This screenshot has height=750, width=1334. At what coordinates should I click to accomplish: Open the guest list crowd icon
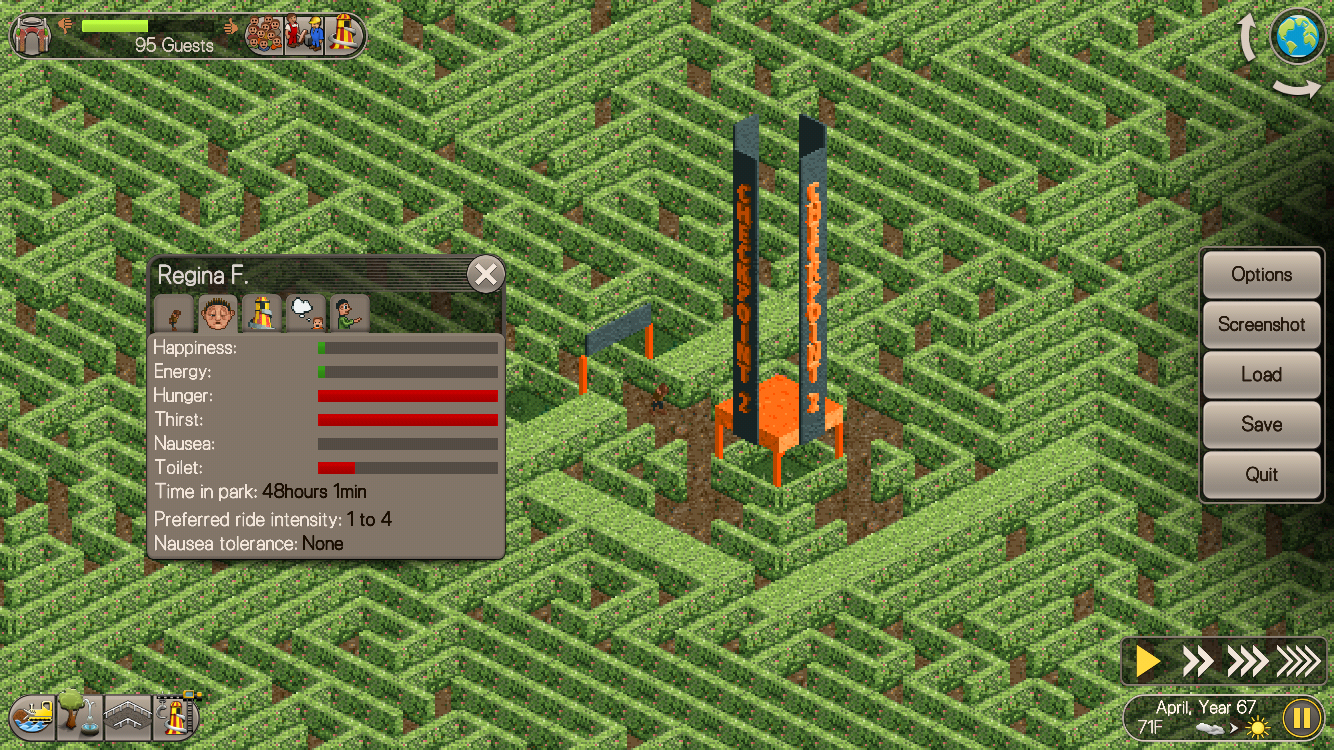coord(264,35)
